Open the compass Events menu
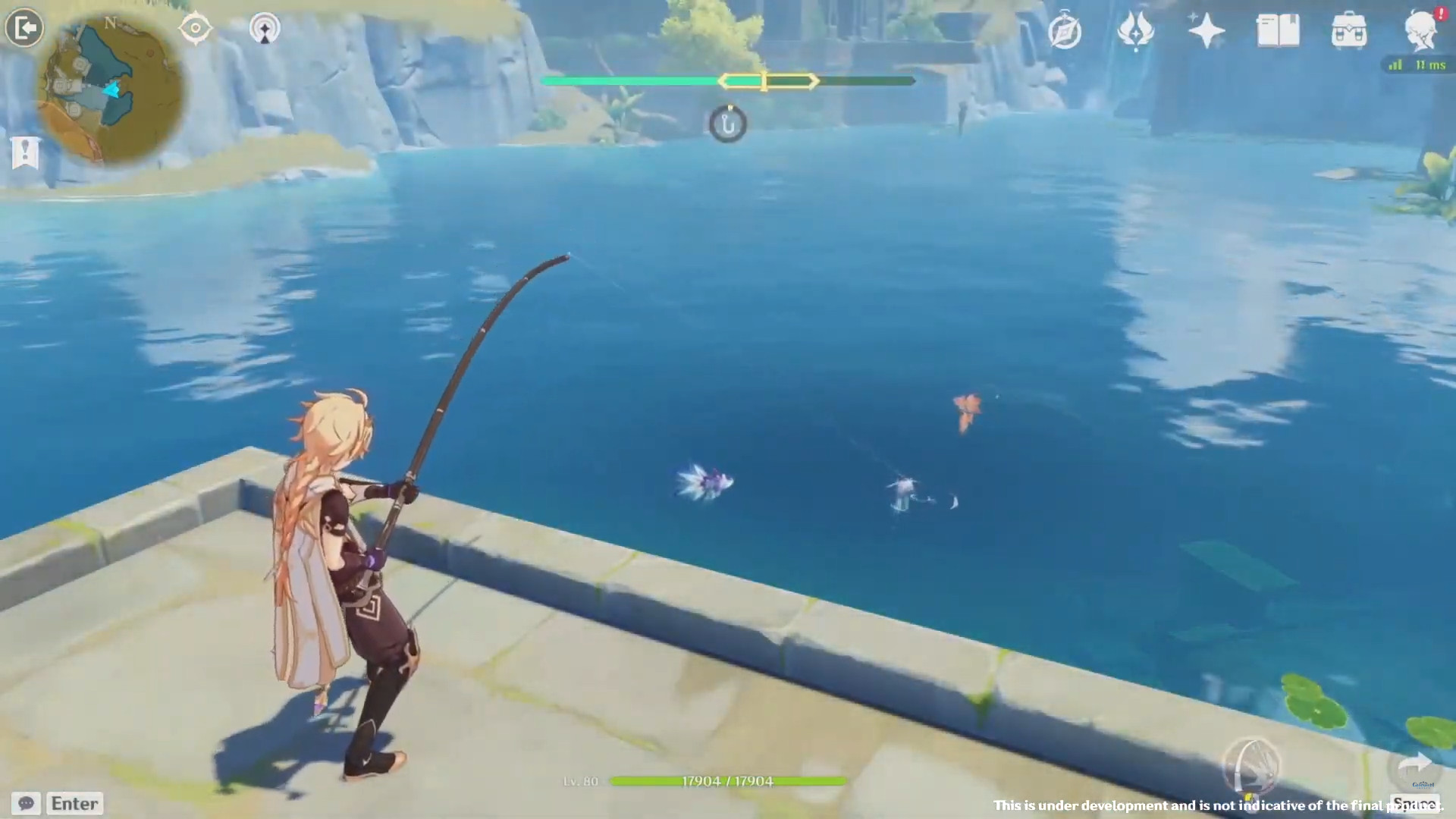The height and width of the screenshot is (819, 1456). (x=1064, y=32)
